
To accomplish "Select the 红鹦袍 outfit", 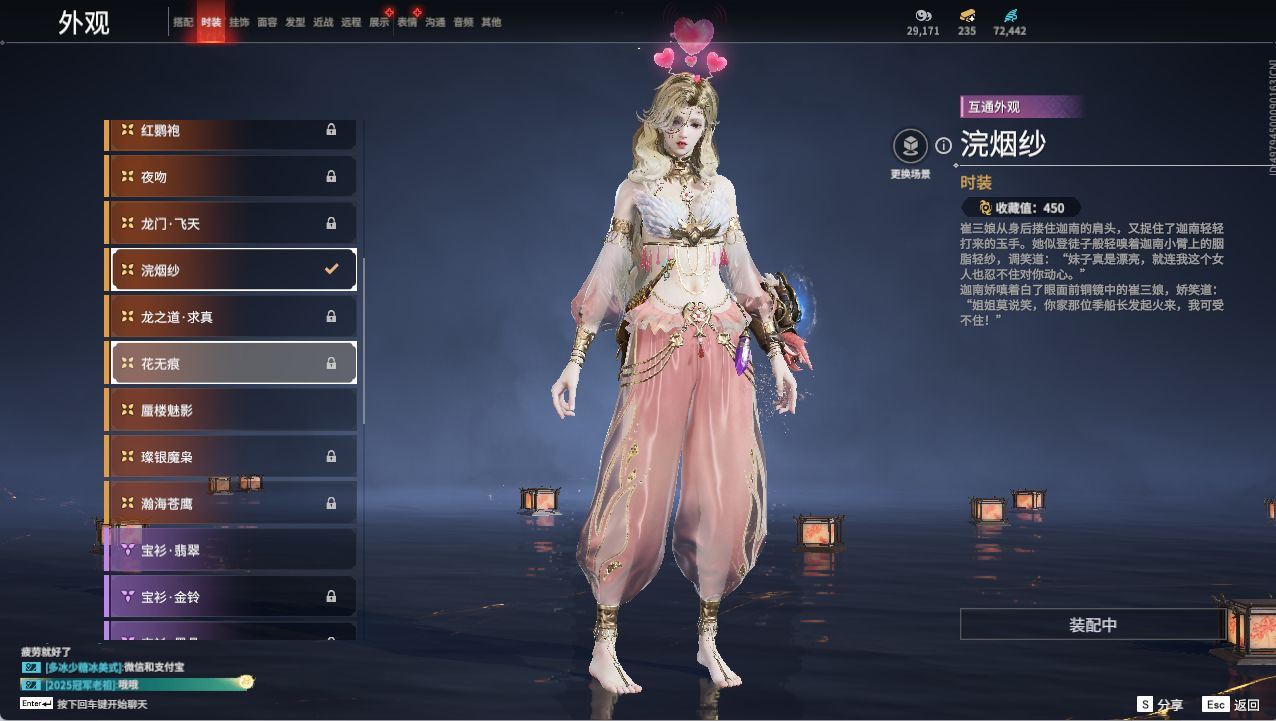I will pos(232,130).
